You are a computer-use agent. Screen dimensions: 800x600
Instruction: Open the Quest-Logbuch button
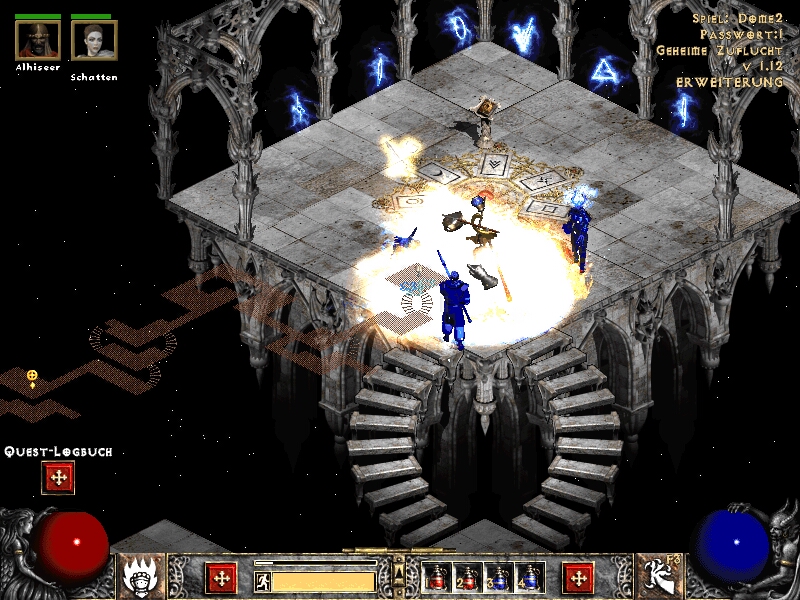pyautogui.click(x=58, y=477)
